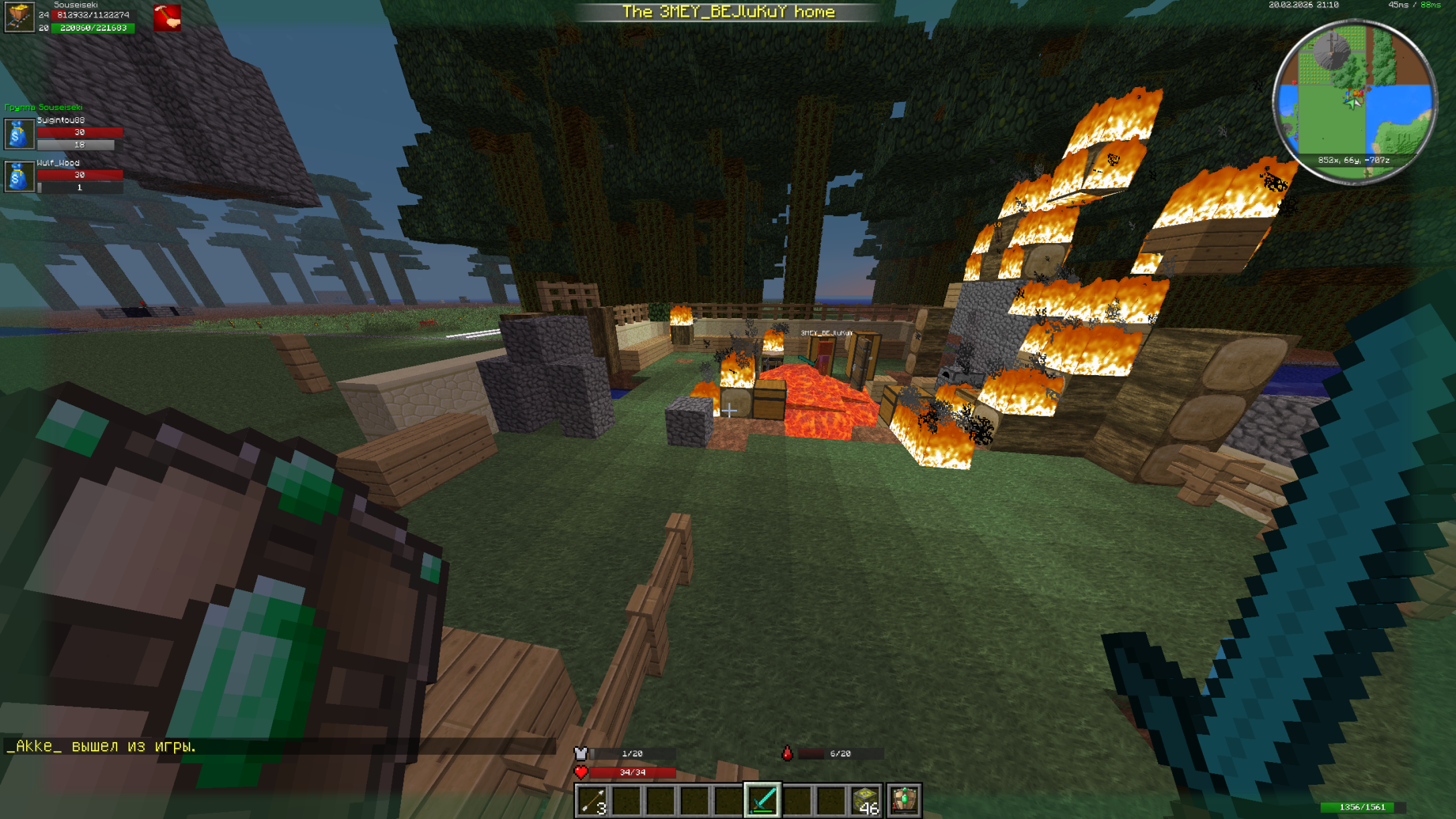Click the chat message about _Akke_ leaving
Image resolution: width=1456 pixels, height=819 pixels.
point(101,746)
